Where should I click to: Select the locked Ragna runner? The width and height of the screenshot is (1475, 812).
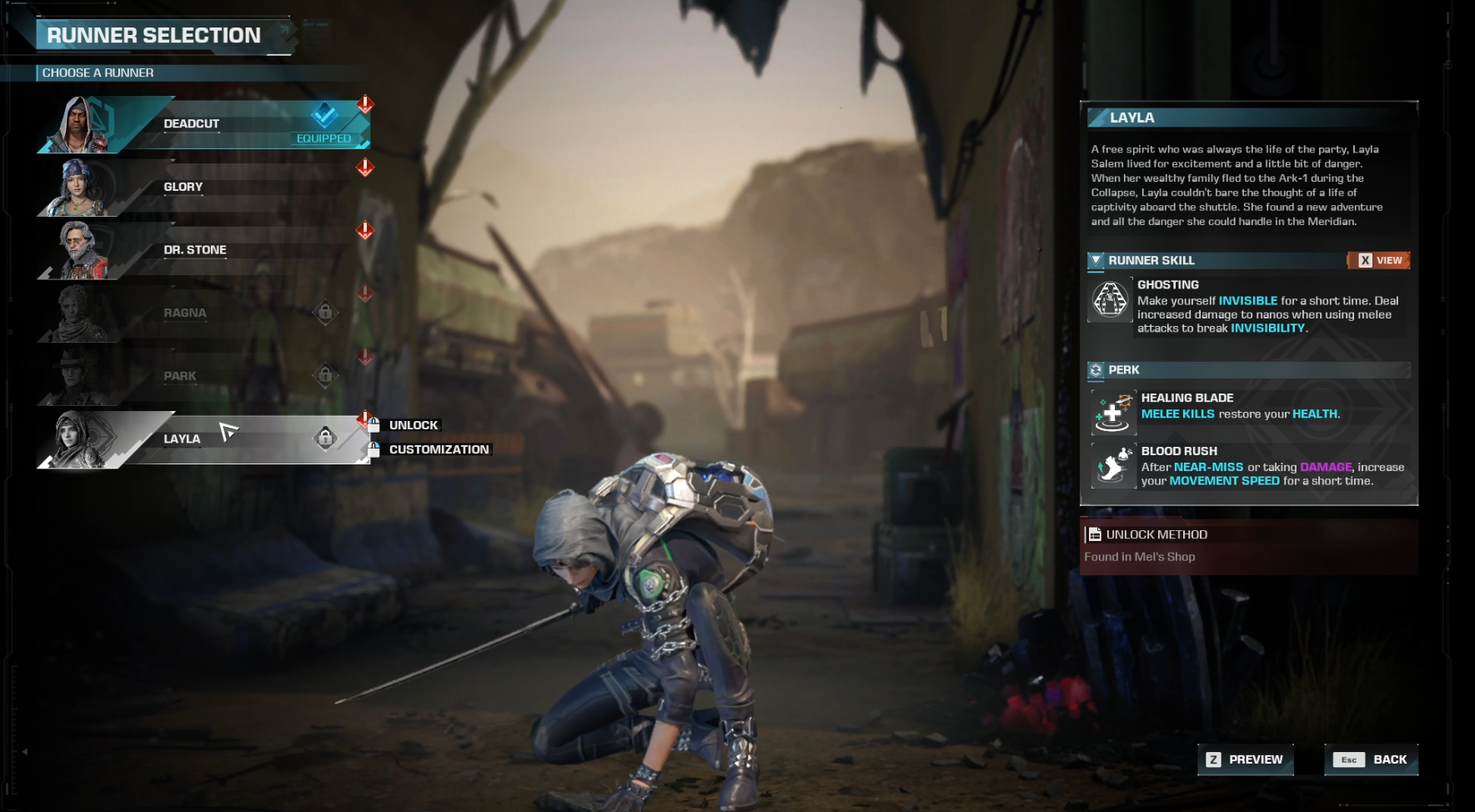pyautogui.click(x=200, y=313)
